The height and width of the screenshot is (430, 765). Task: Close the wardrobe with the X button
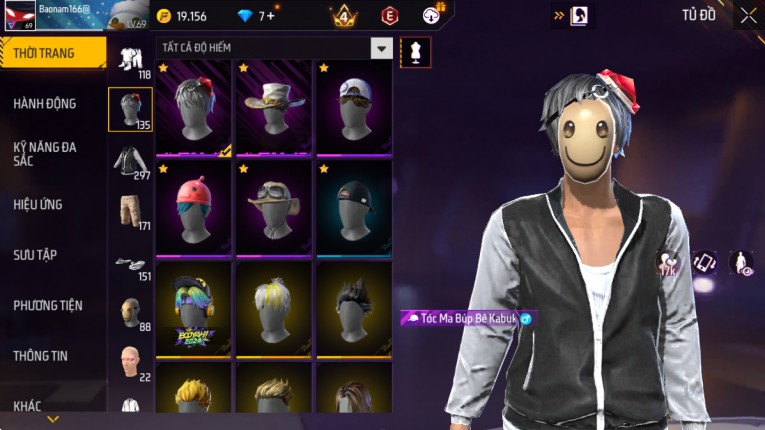tap(748, 15)
